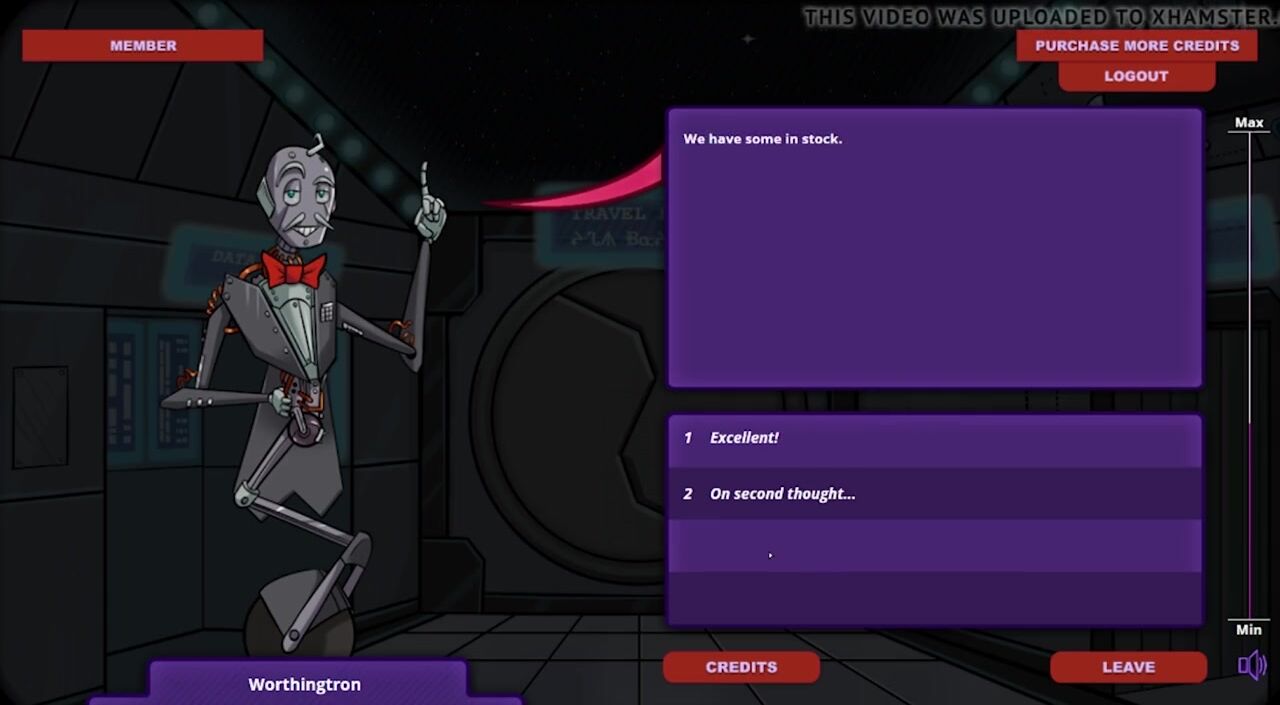Leave the conversation with Leave button
Image resolution: width=1280 pixels, height=705 pixels.
click(x=1128, y=667)
